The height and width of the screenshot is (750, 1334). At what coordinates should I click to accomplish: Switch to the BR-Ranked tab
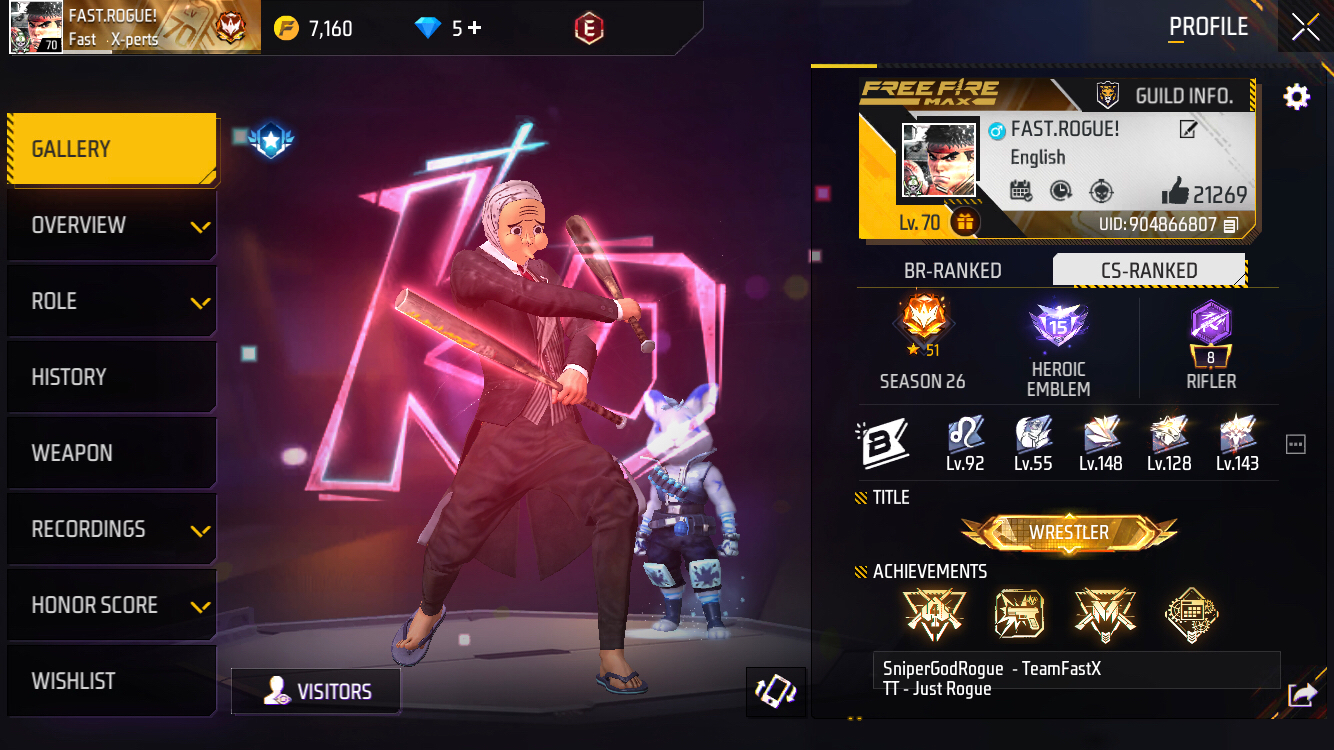click(952, 271)
